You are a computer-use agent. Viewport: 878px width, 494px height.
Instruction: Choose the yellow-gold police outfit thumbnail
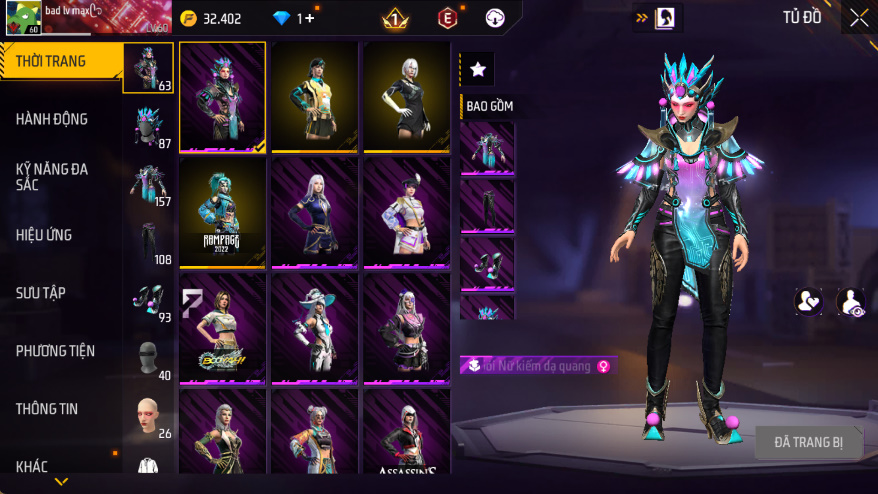coord(314,97)
